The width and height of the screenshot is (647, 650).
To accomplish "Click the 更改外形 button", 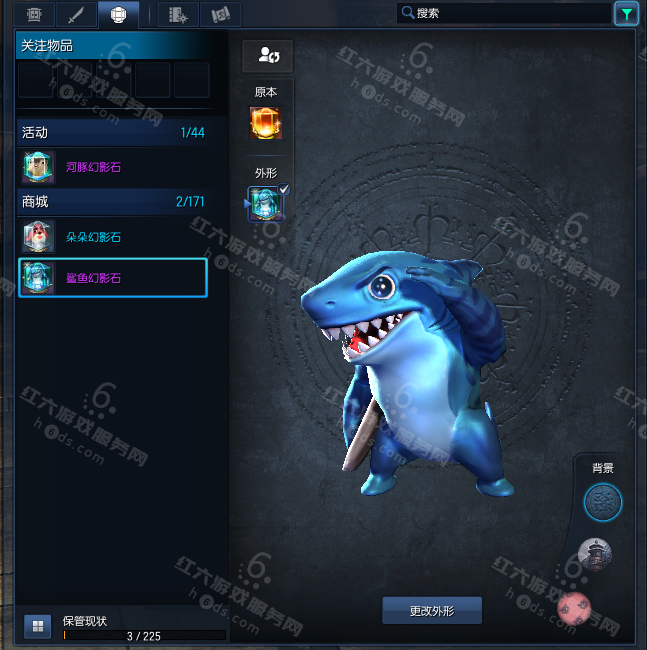I will coord(432,610).
